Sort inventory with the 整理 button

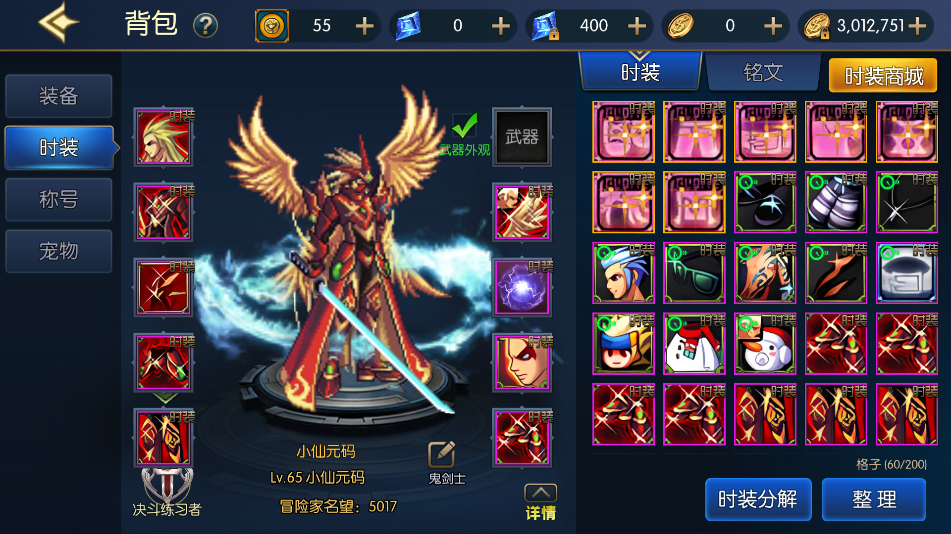(873, 499)
